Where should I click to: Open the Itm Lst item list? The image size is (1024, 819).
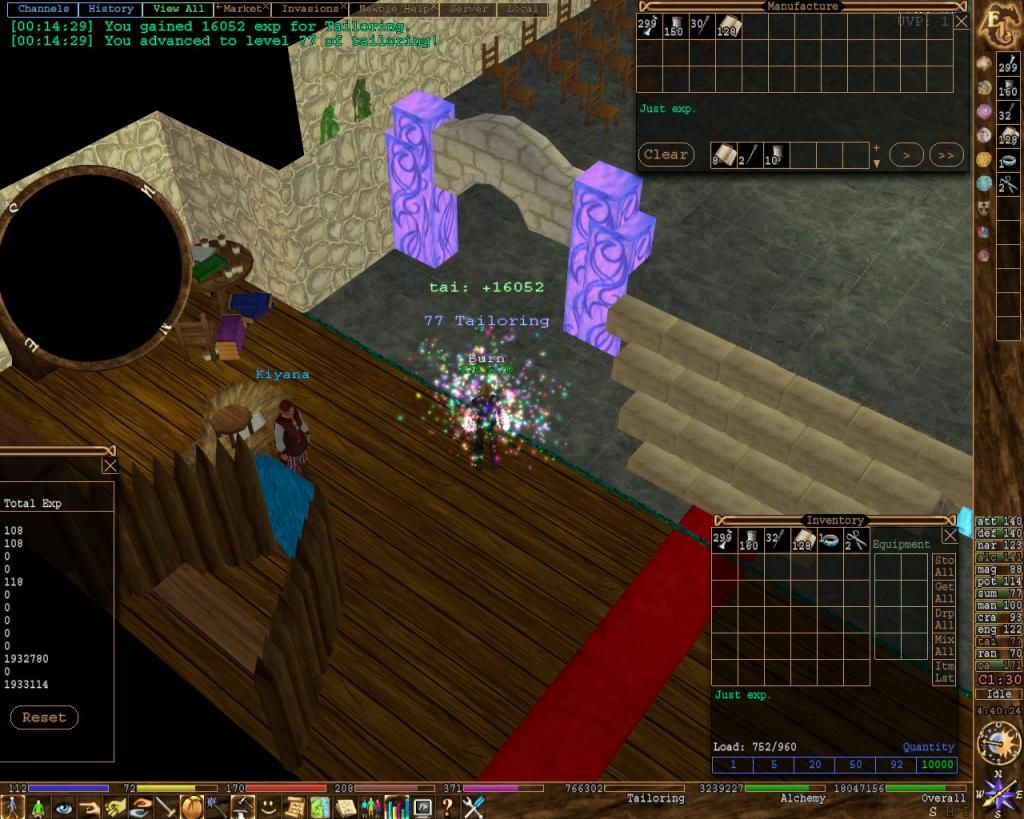(x=944, y=671)
